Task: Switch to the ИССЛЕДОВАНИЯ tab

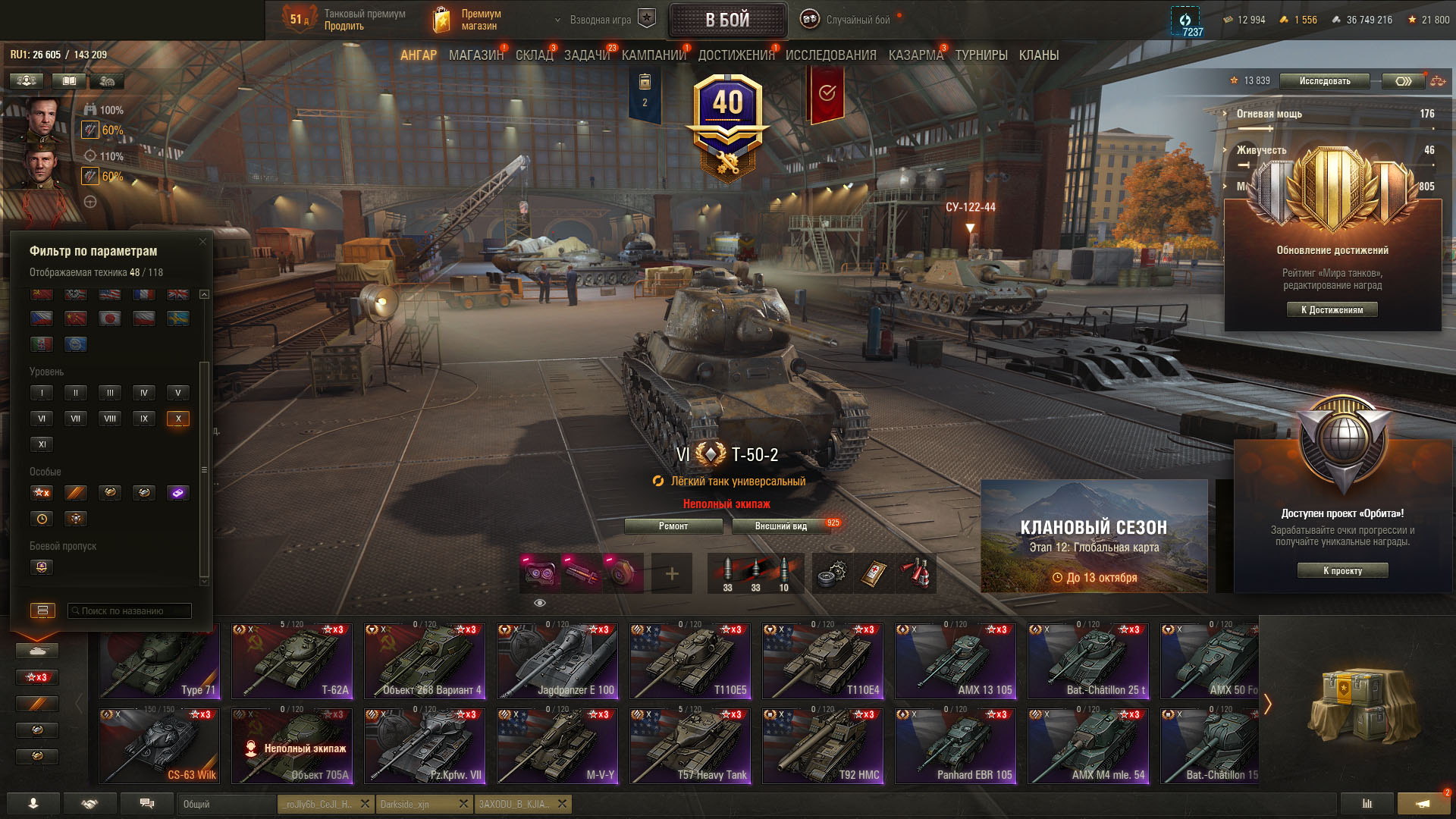Action: (830, 55)
